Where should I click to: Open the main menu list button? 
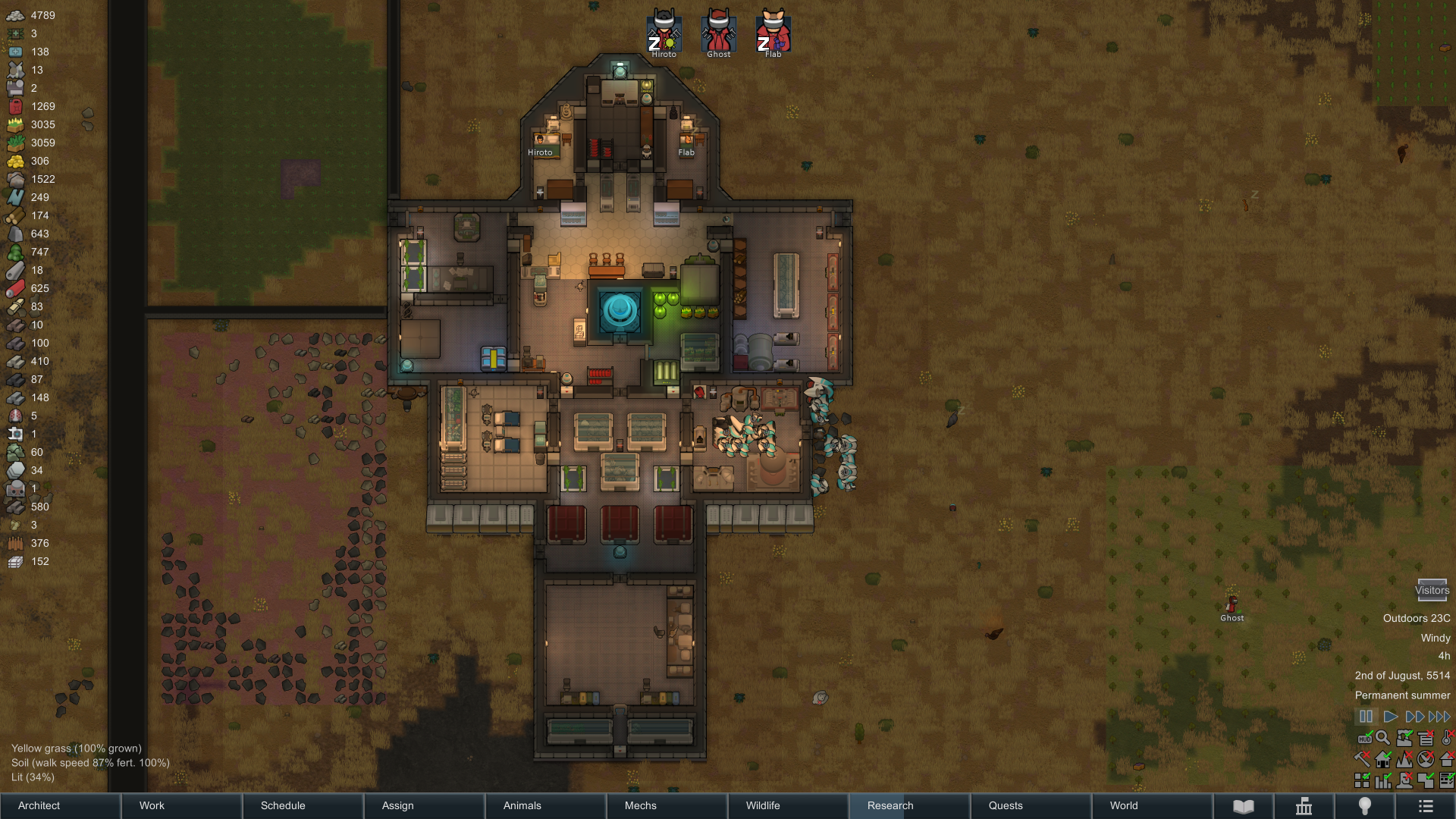tap(1426, 806)
